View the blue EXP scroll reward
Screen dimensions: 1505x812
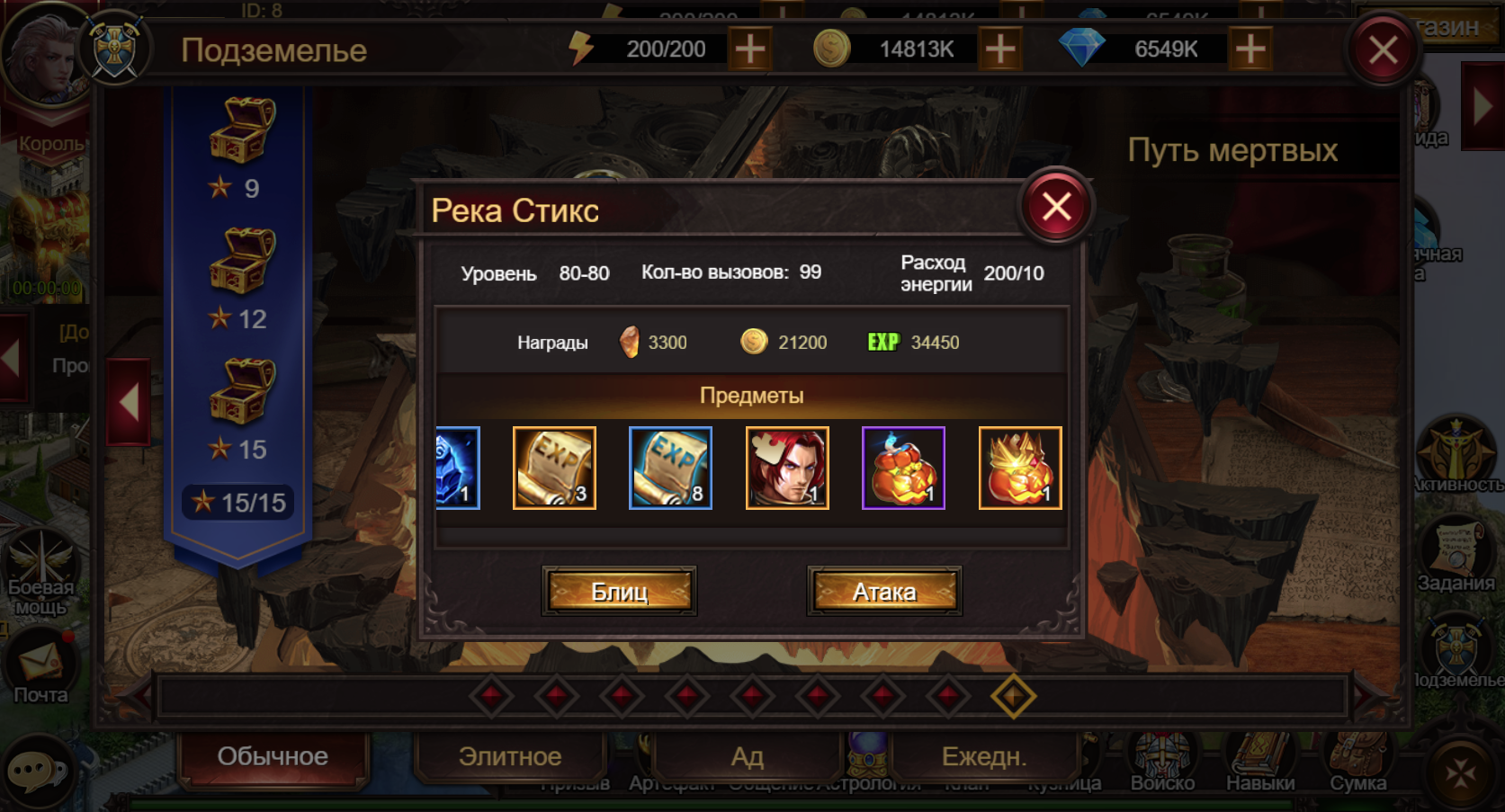pyautogui.click(x=670, y=468)
